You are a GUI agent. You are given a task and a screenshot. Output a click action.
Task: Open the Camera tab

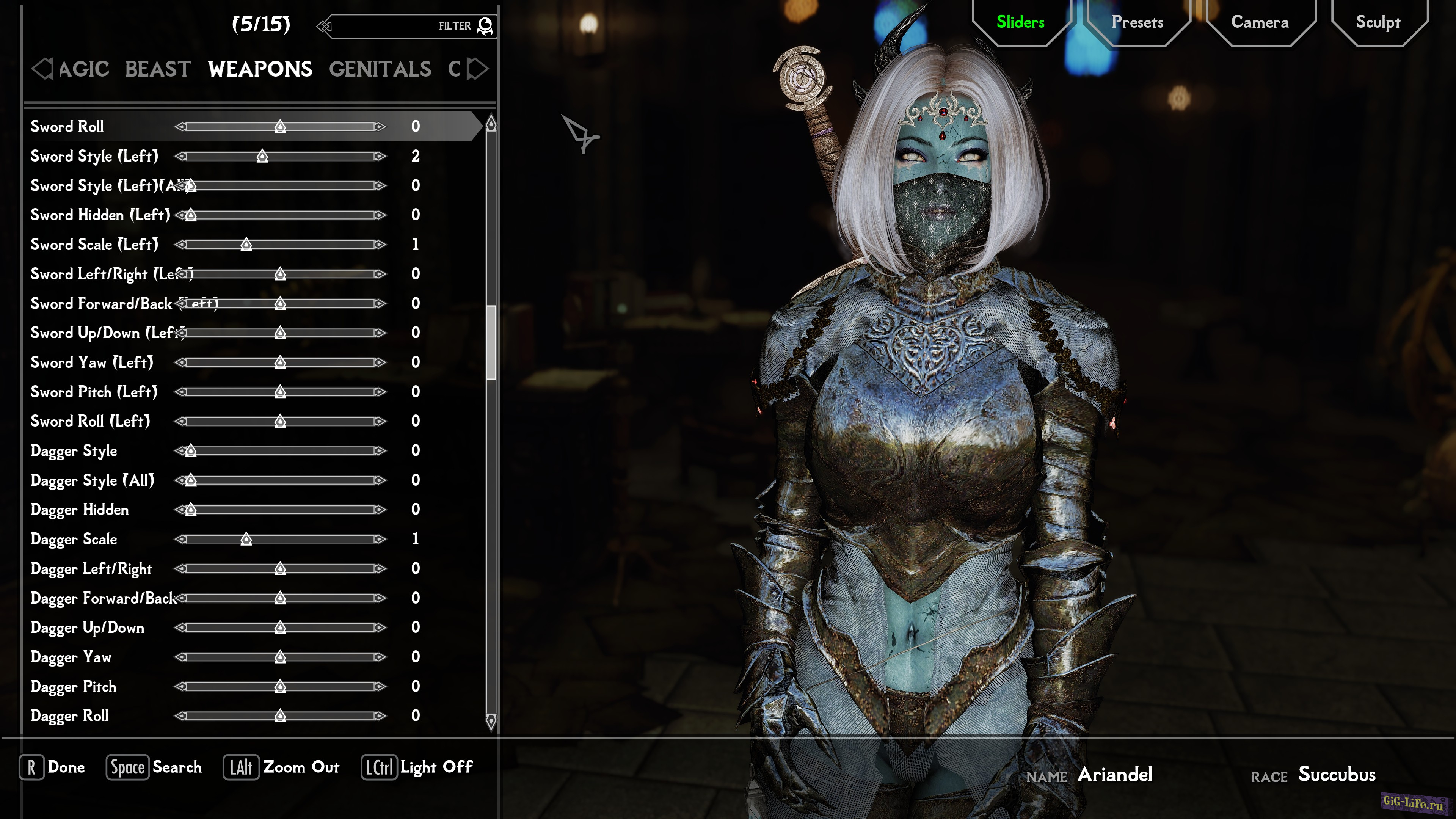(x=1260, y=23)
